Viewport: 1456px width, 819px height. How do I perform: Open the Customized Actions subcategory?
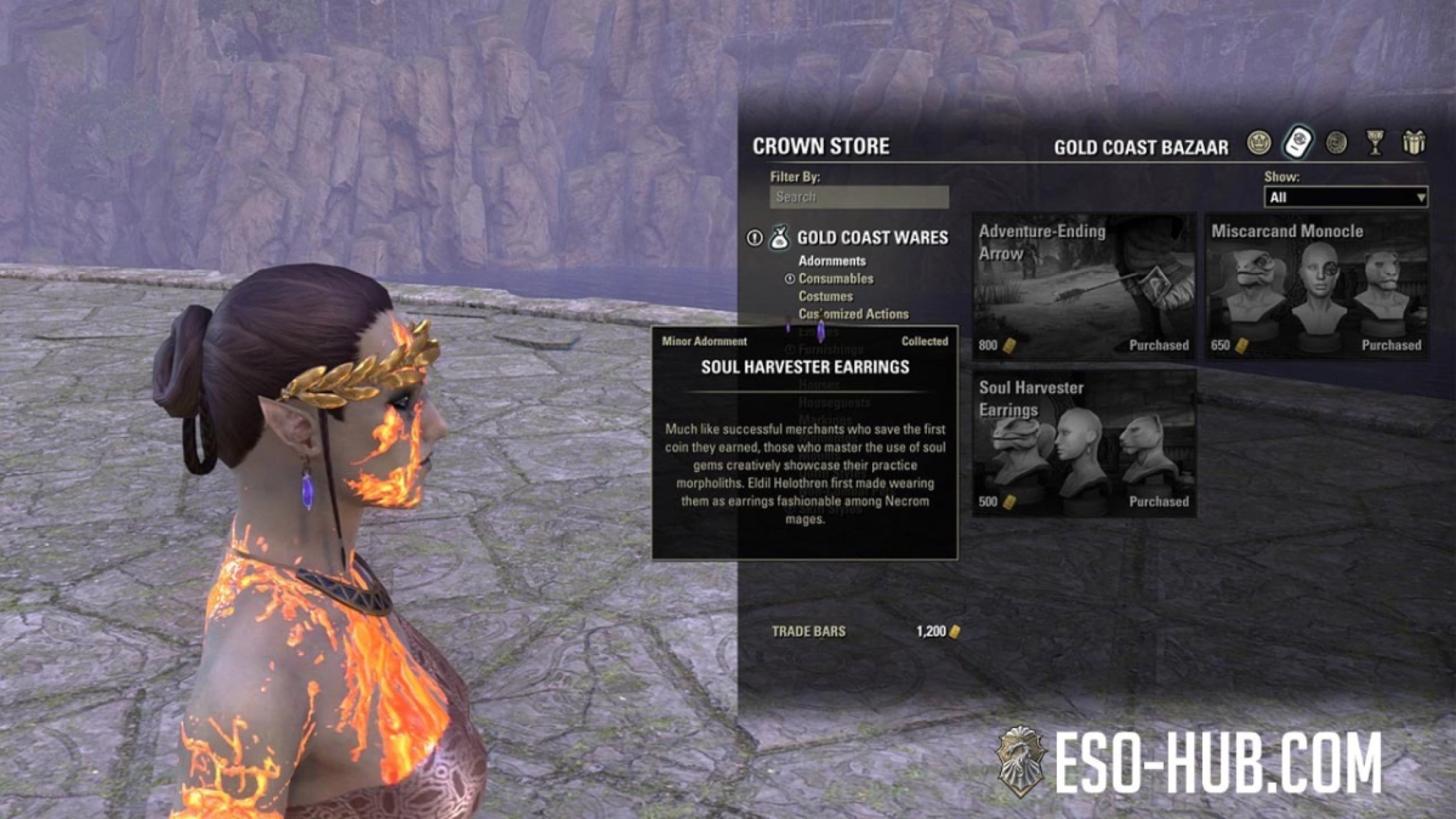853,314
